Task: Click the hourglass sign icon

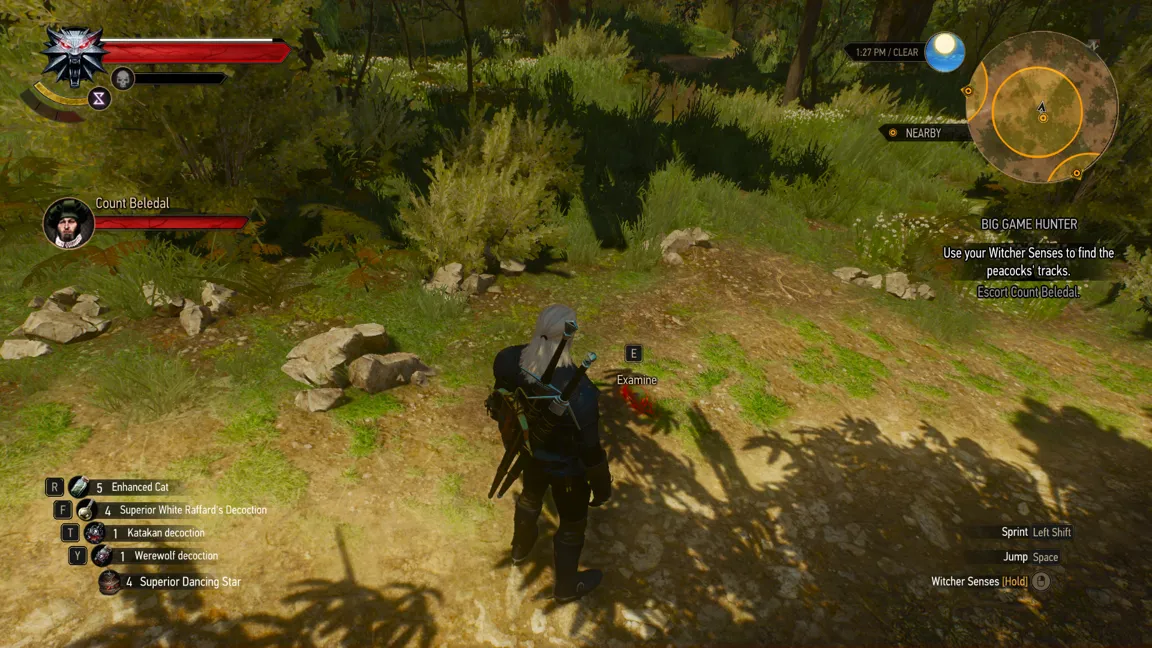Action: coord(99,98)
